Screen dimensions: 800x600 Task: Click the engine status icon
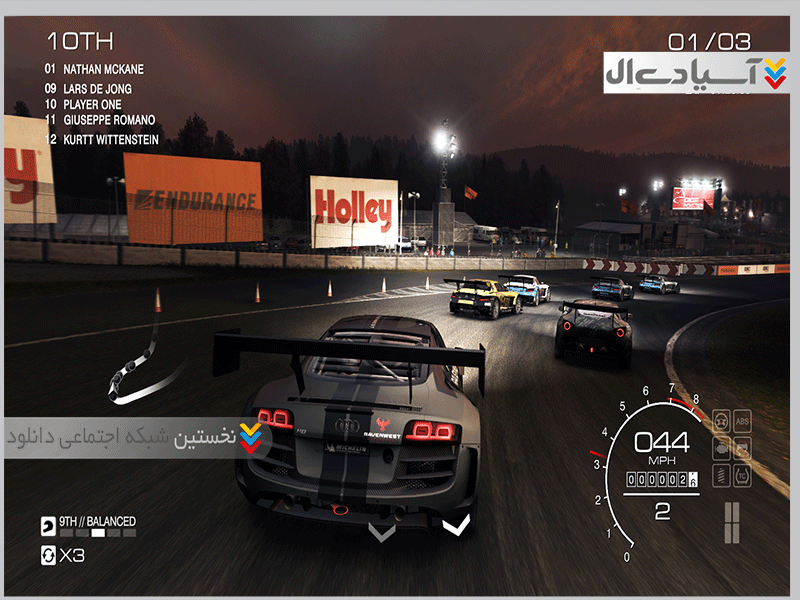click(x=721, y=447)
